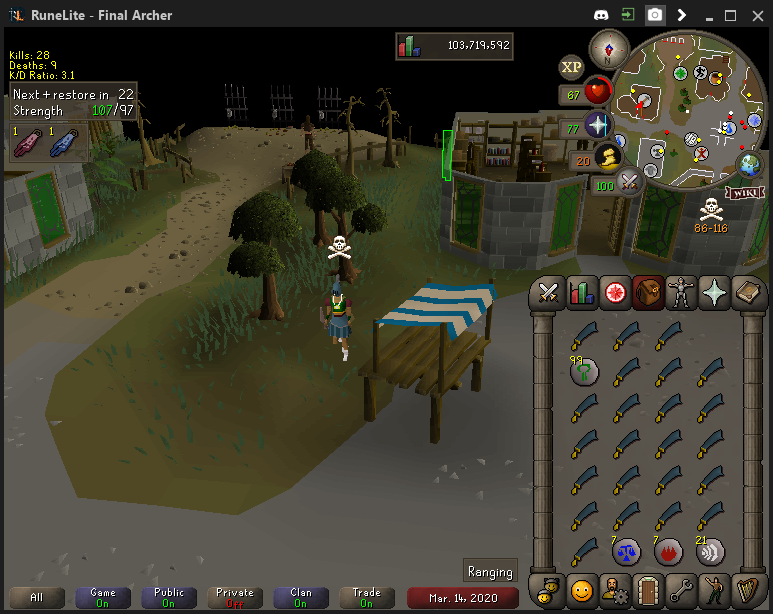Open the Prayer tab
The image size is (773, 614).
[x=716, y=292]
